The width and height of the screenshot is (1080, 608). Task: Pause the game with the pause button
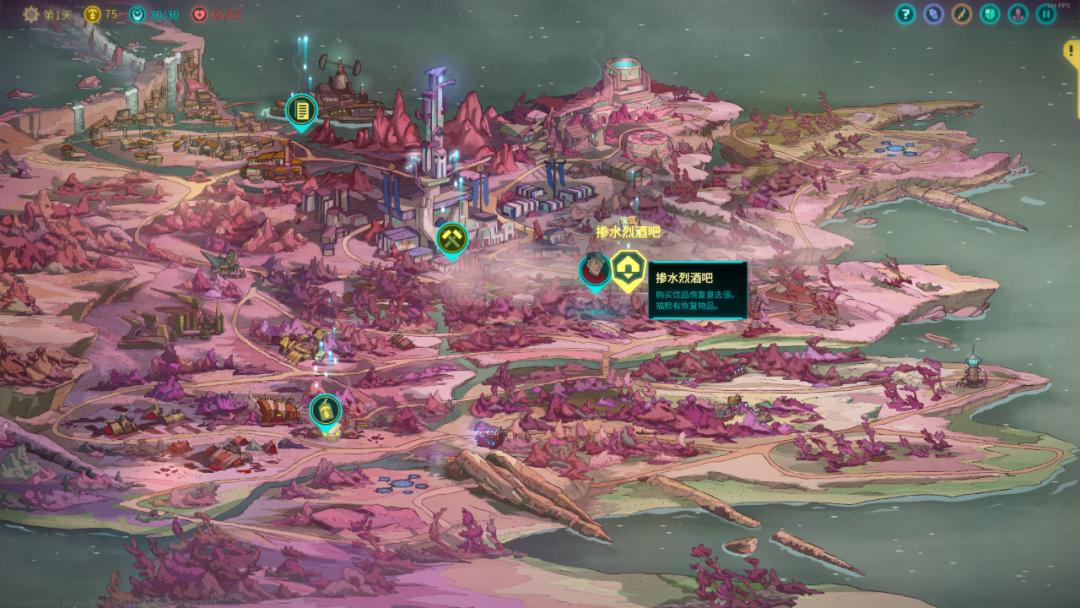[1046, 14]
